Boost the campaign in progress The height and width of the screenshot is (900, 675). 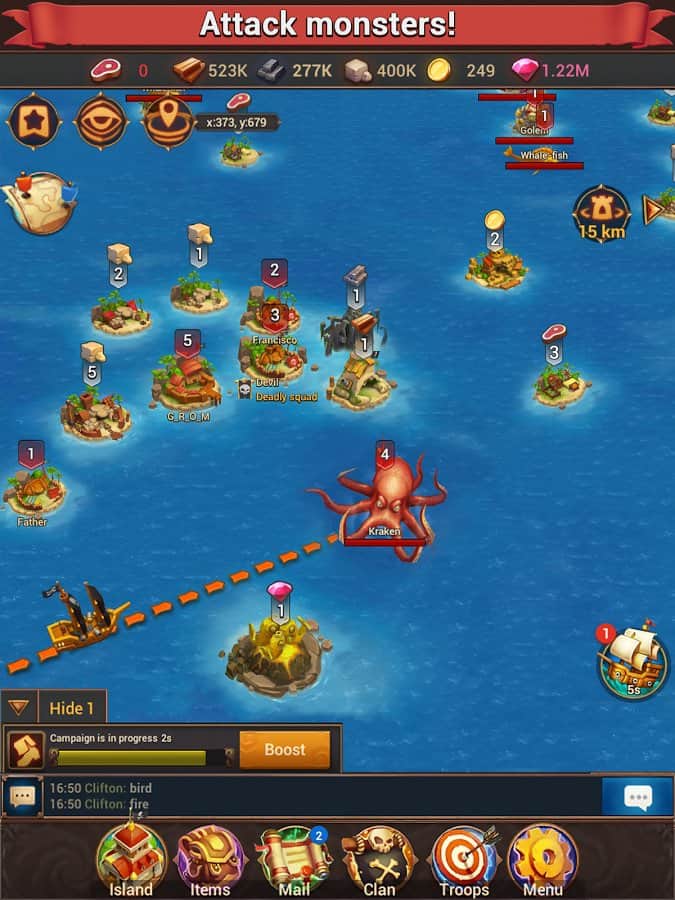pos(284,750)
